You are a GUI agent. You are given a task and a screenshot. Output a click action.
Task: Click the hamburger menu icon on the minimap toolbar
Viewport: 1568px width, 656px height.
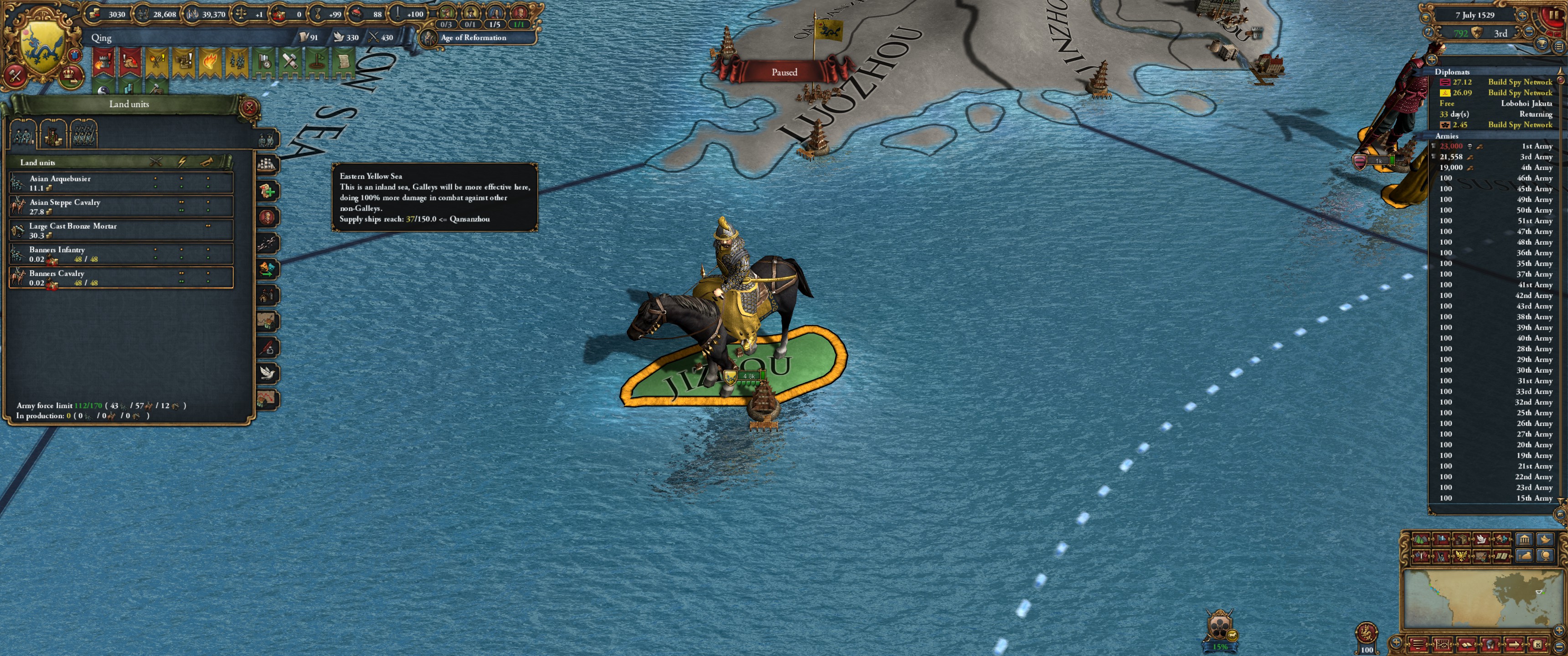pyautogui.click(x=1418, y=644)
